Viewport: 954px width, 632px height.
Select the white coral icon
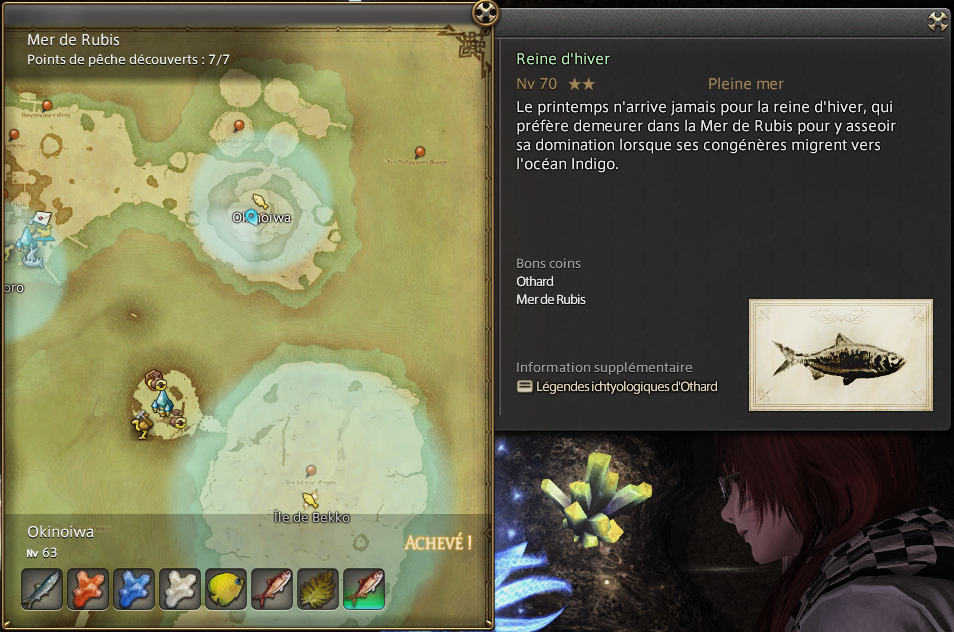pyautogui.click(x=180, y=589)
